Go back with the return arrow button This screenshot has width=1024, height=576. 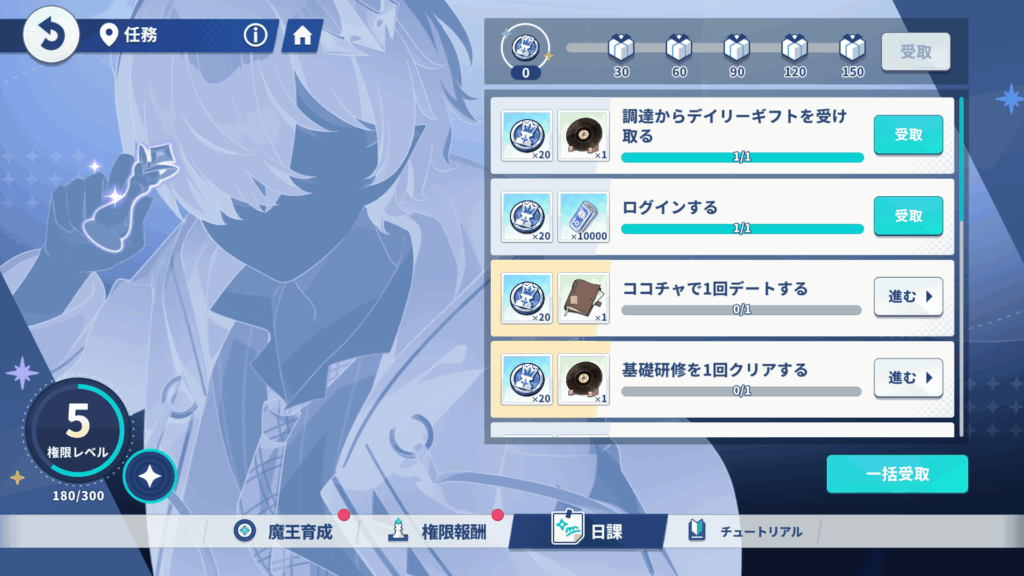coord(52,35)
